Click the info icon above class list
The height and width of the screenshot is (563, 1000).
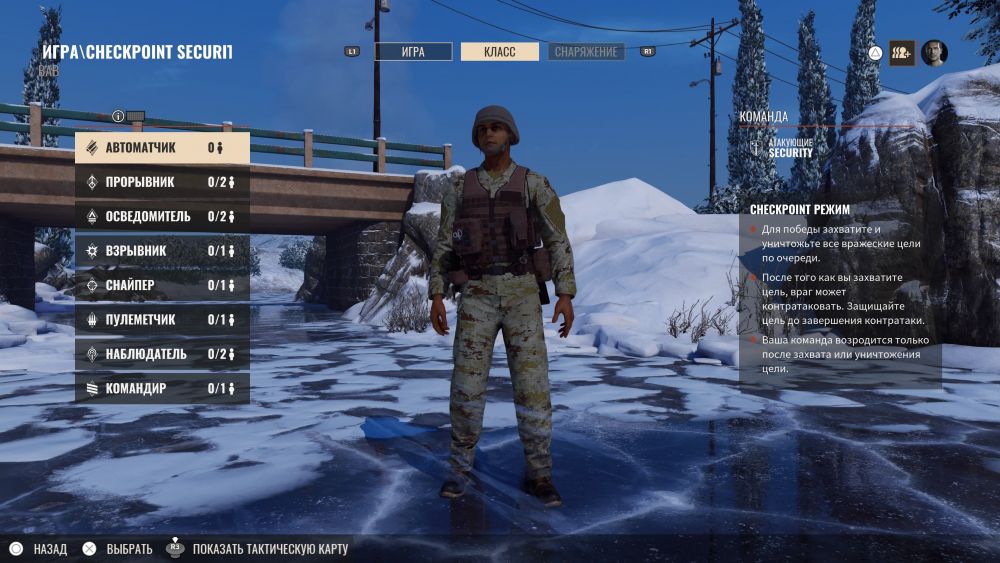[118, 116]
